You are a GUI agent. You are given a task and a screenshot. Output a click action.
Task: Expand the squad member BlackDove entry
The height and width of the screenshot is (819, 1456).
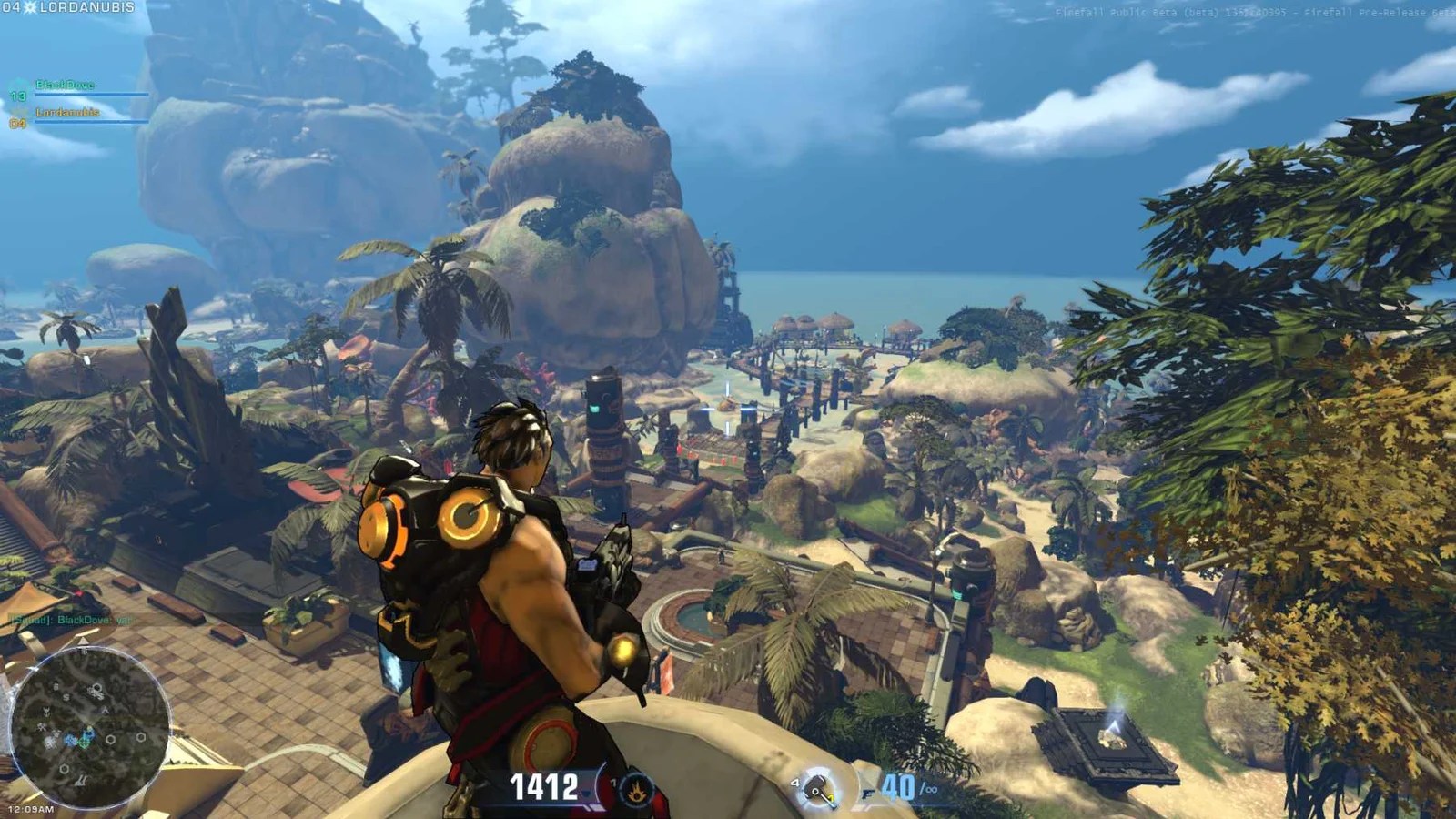coord(66,85)
